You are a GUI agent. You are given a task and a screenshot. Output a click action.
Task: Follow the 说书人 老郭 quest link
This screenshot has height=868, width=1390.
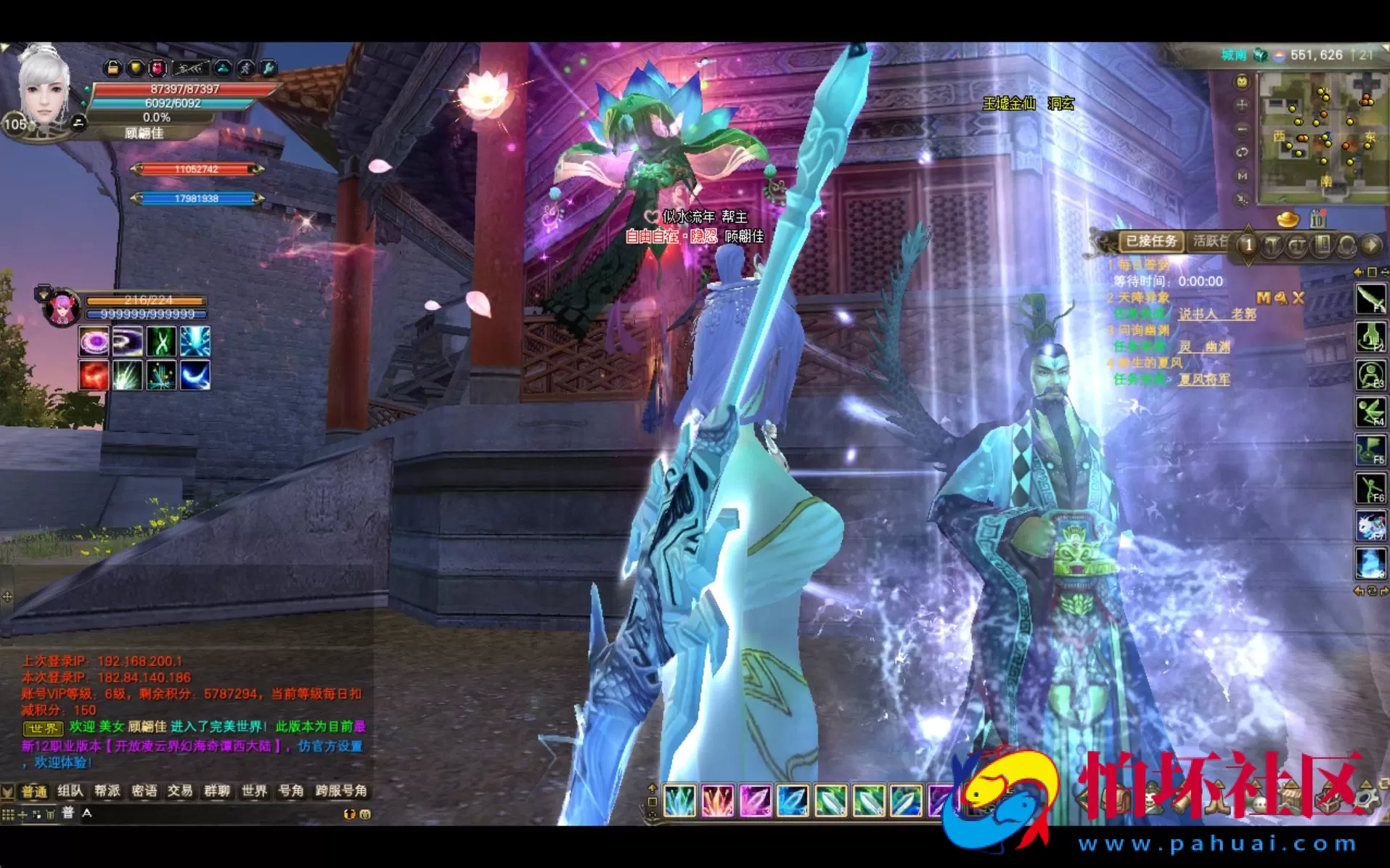click(x=1217, y=314)
